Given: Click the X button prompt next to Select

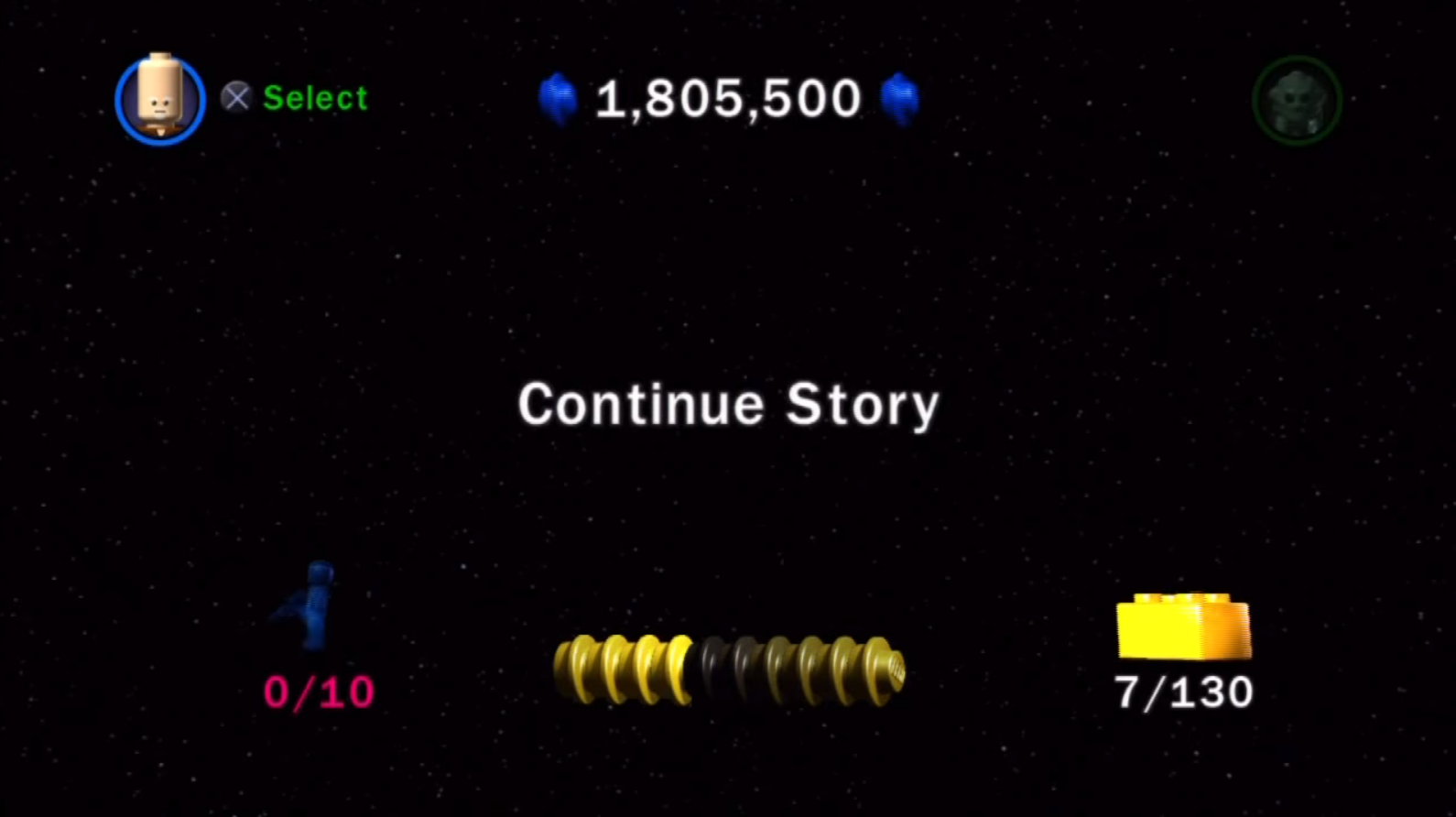Looking at the screenshot, I should coord(235,98).
